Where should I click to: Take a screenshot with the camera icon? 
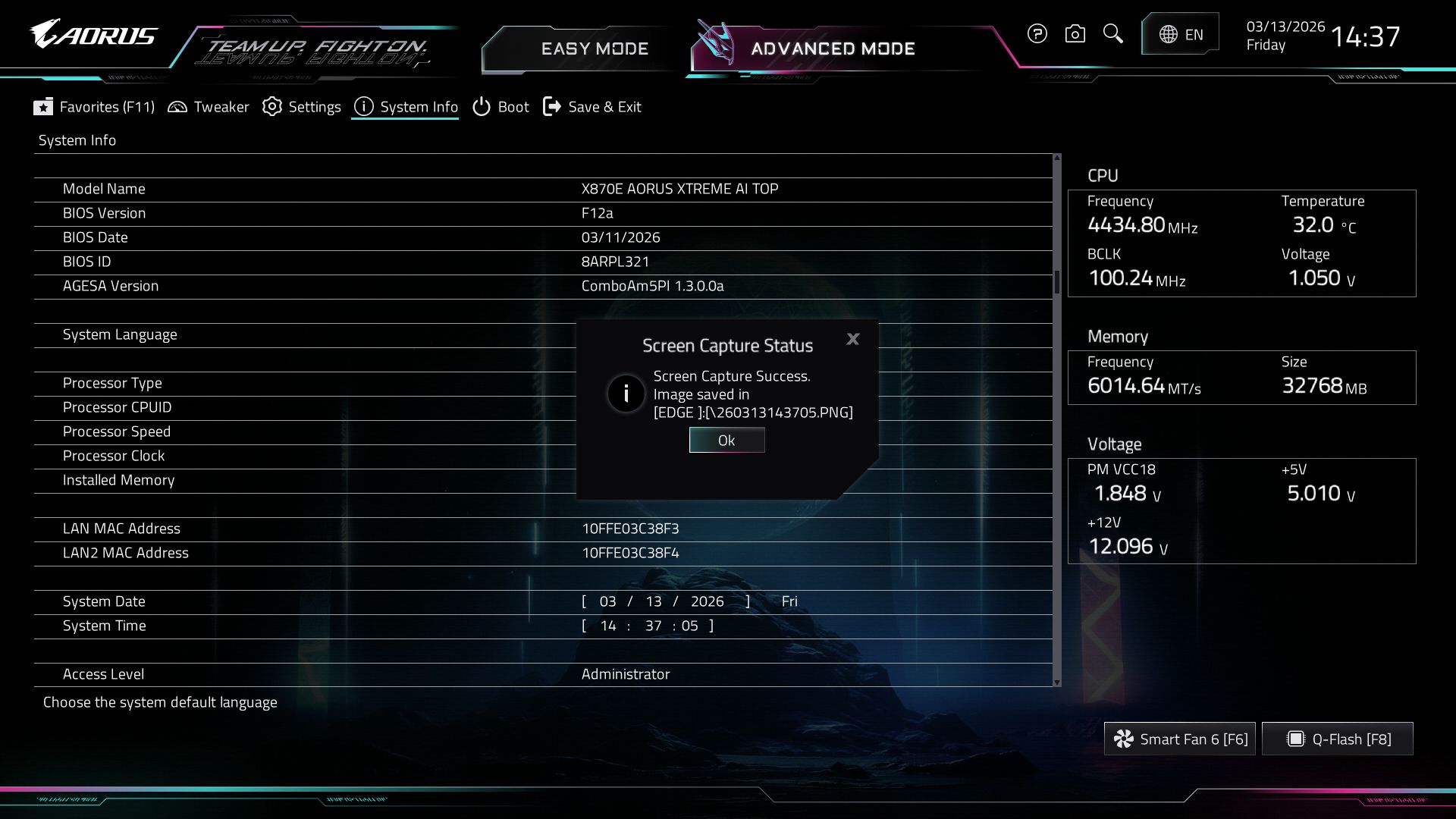pos(1075,34)
